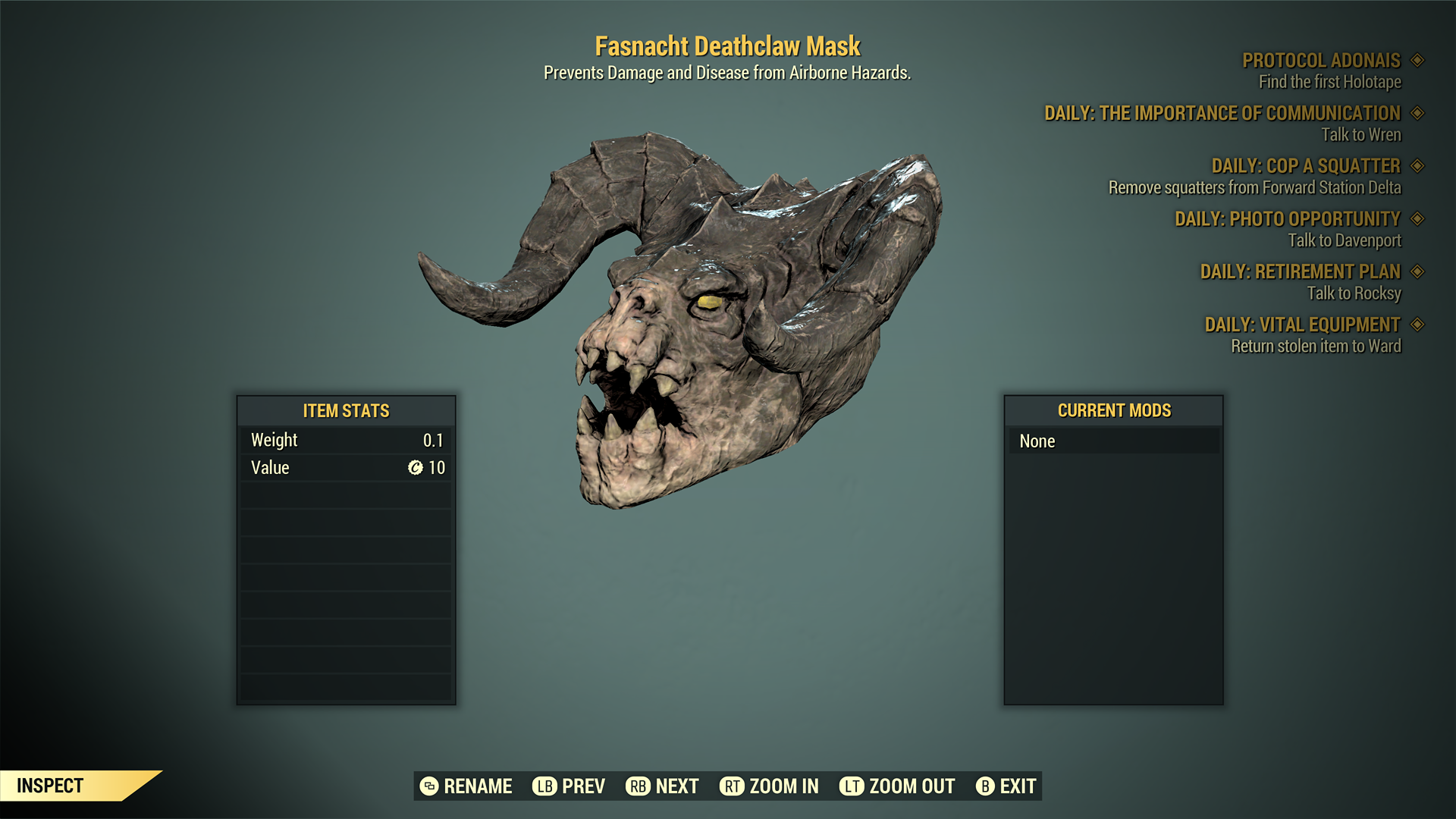Select the RB button icon for NEXT

click(639, 786)
